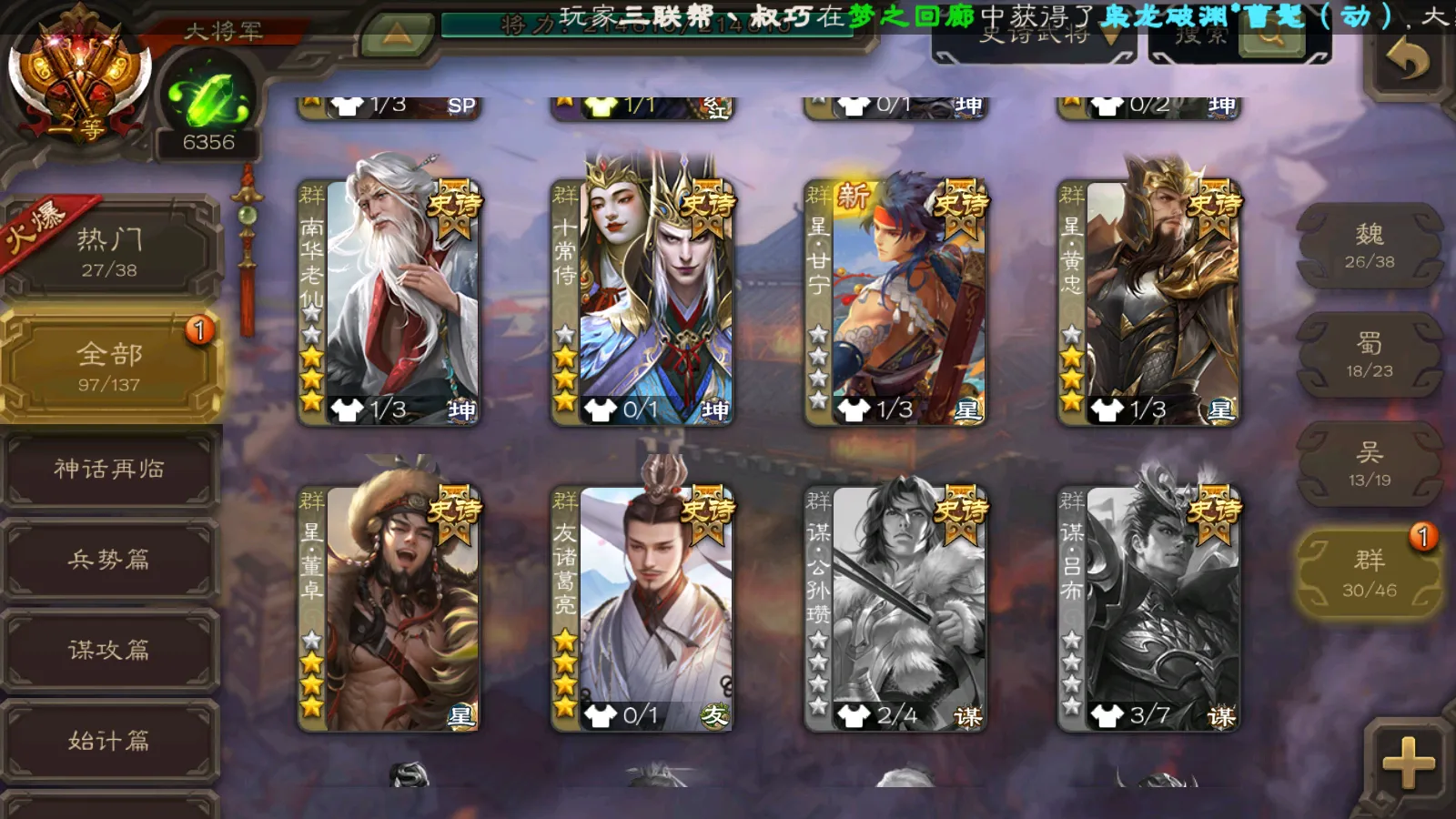Select the 星·甘宁 hero card
This screenshot has width=1456, height=819.
(895, 302)
